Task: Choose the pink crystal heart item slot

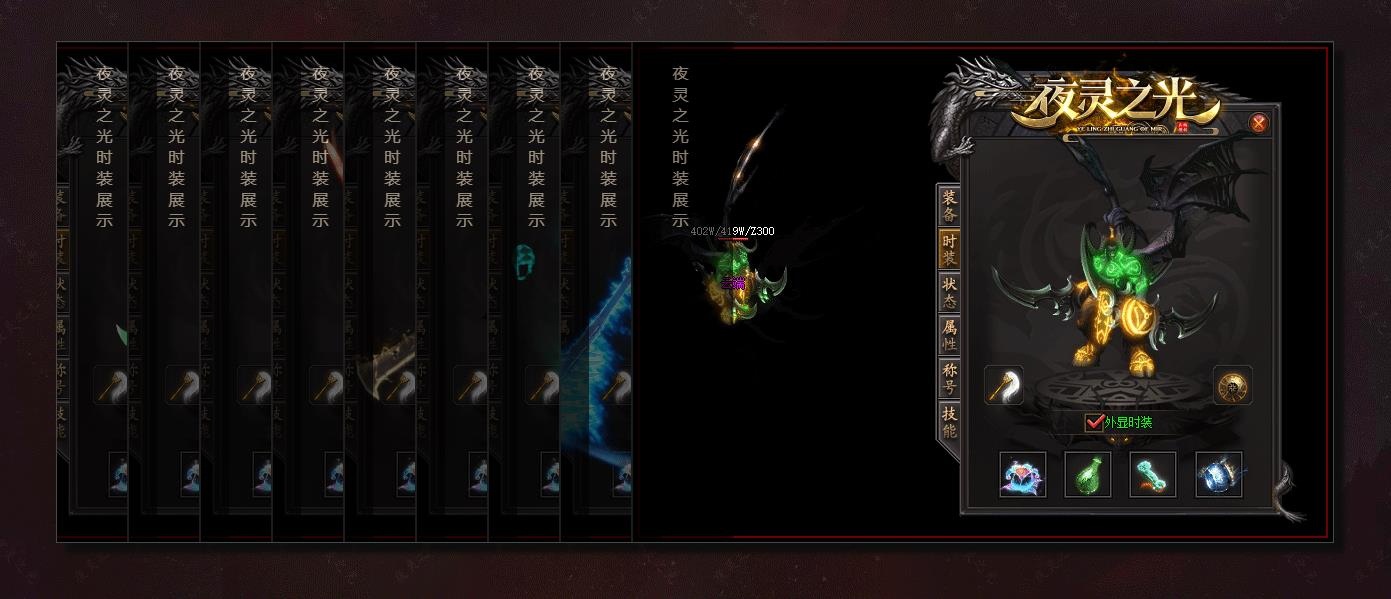Action: point(1023,474)
